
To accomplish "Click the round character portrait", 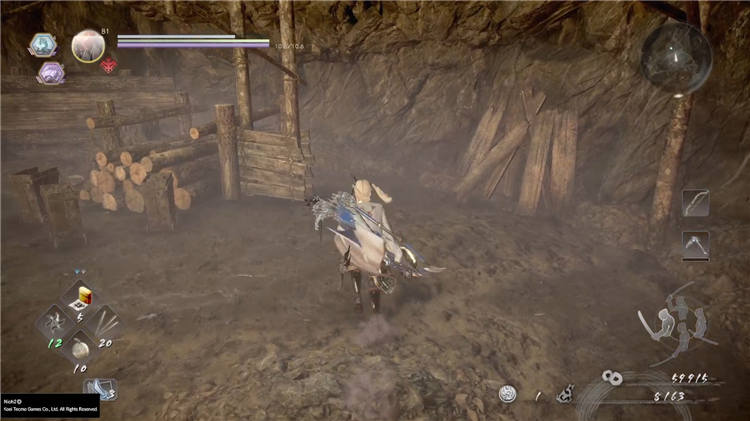I will 88,46.
